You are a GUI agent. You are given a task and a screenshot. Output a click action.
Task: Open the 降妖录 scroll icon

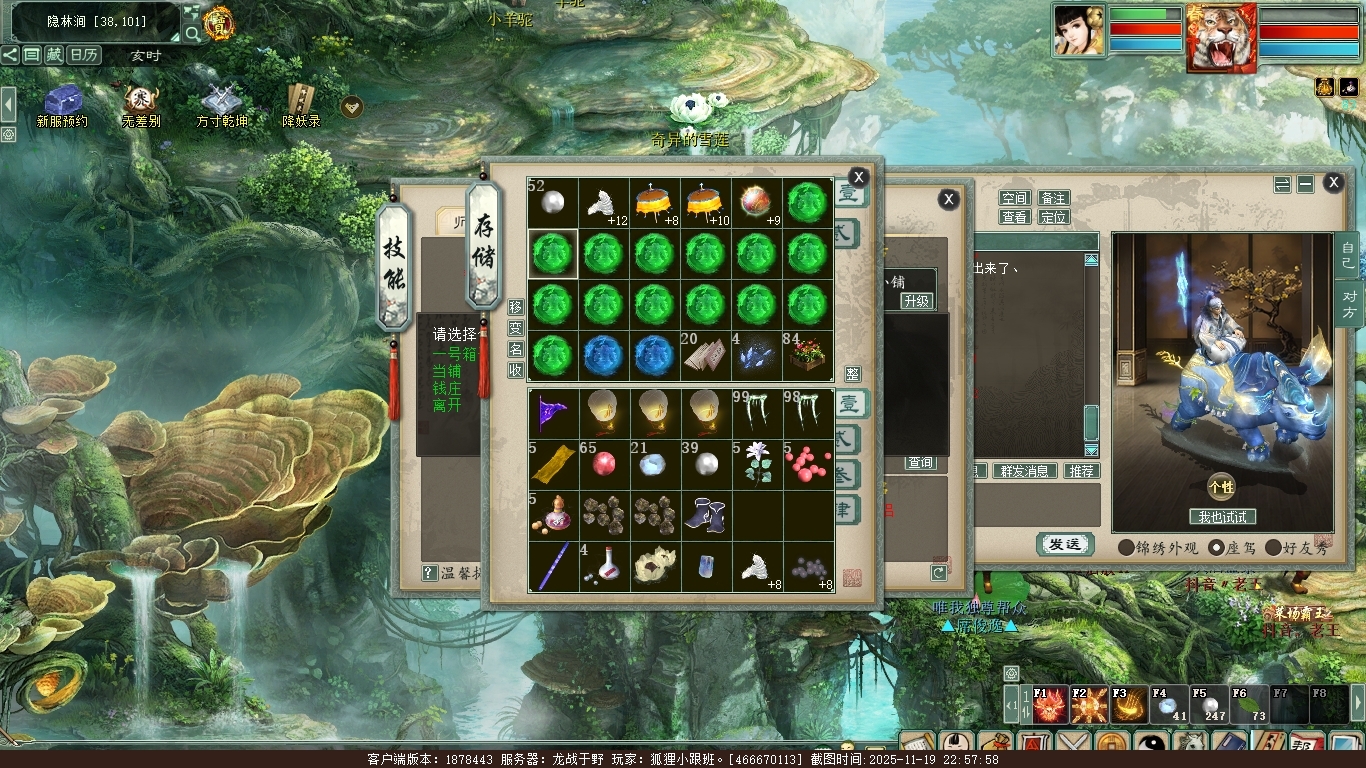[x=300, y=106]
